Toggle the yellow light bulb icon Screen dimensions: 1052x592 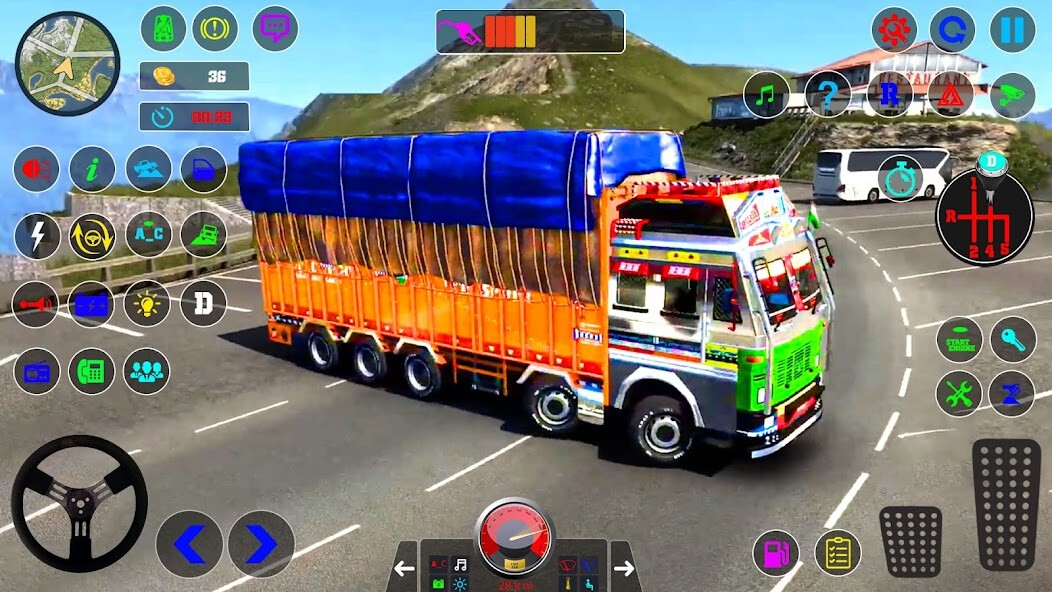tap(147, 304)
